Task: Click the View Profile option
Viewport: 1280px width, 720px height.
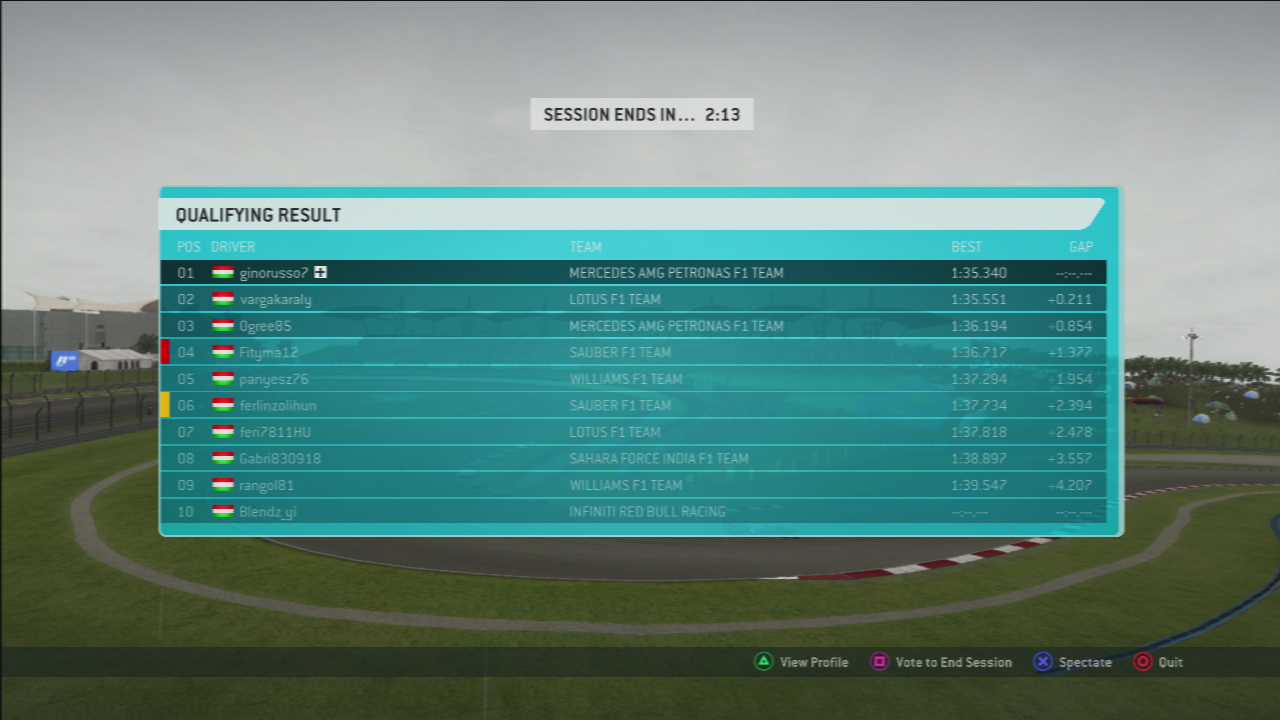Action: pos(801,662)
